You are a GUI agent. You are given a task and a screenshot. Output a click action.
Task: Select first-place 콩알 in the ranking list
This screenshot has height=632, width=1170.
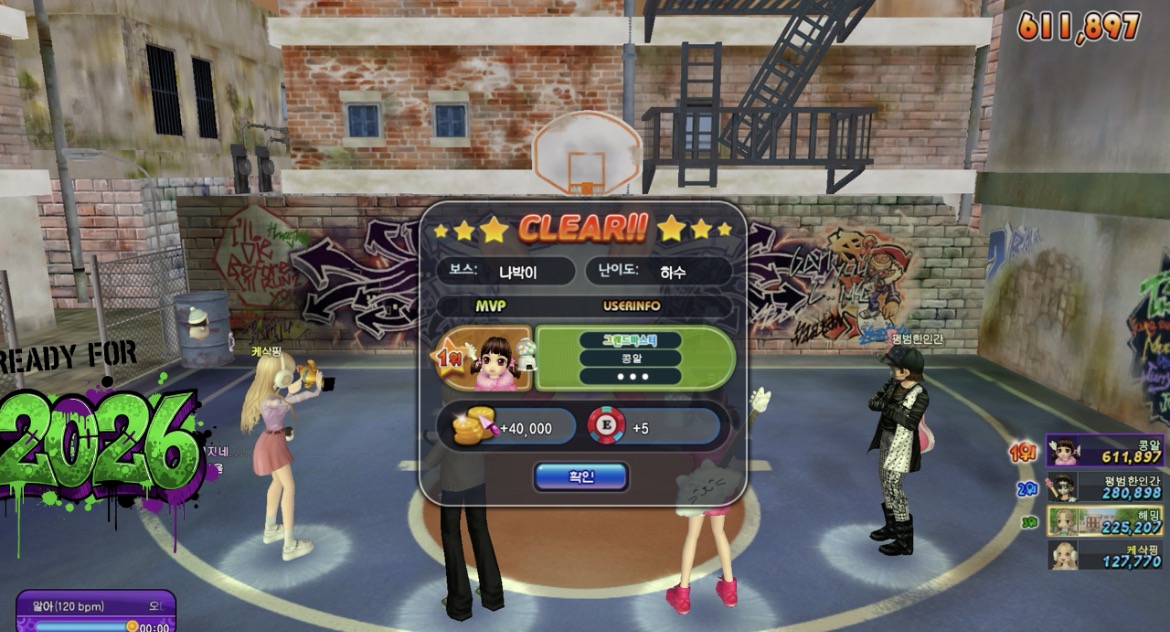coord(1105,451)
